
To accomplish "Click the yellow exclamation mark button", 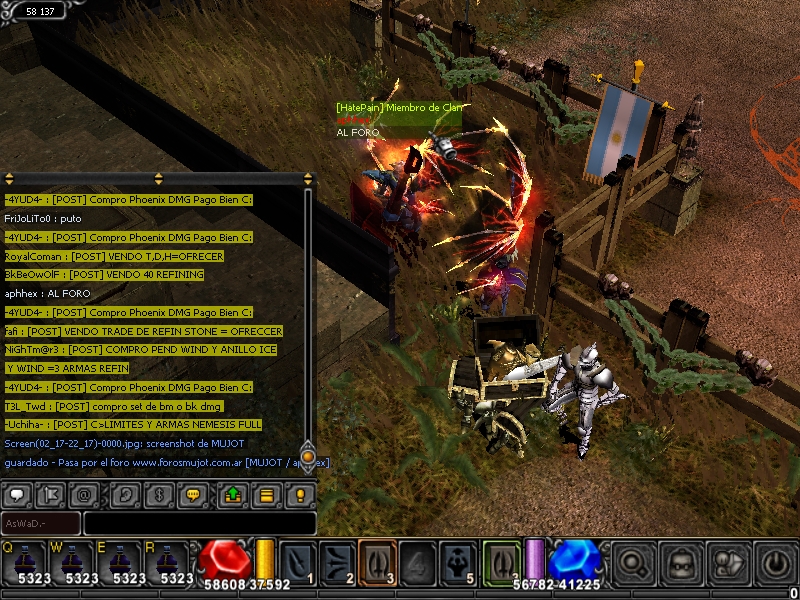I will click(299, 494).
